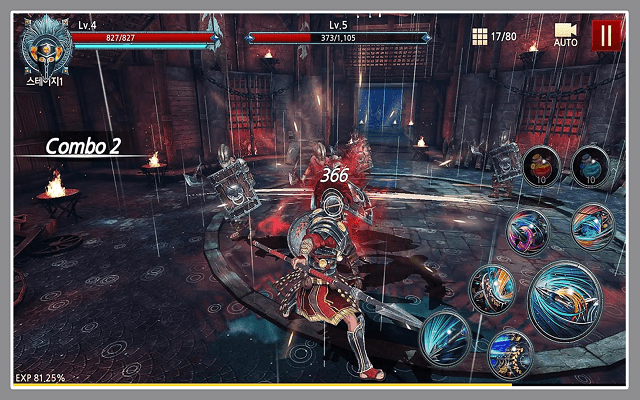
Task: Pause the game with the red button
Action: (604, 36)
